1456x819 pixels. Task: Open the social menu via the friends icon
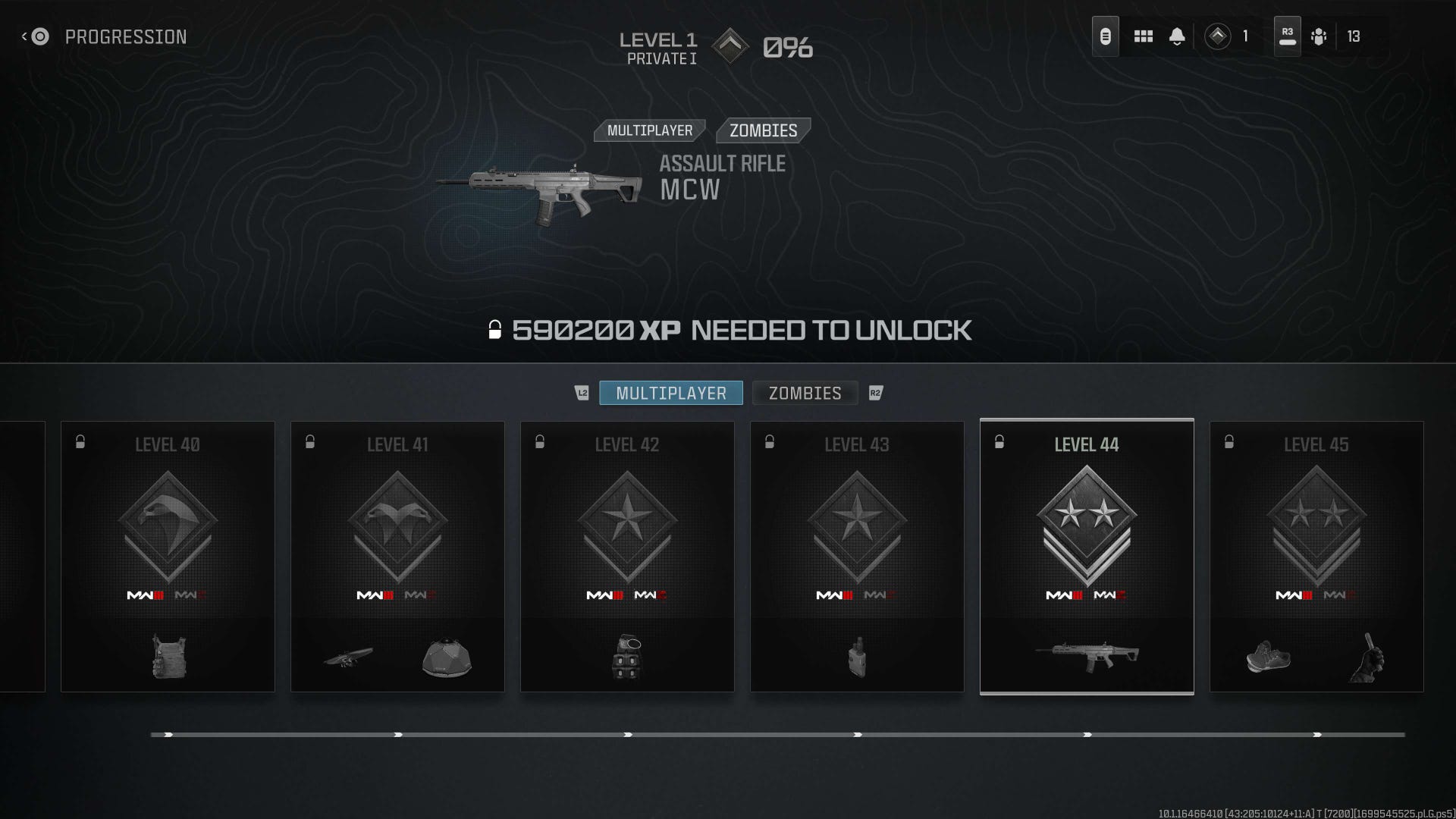(1319, 36)
